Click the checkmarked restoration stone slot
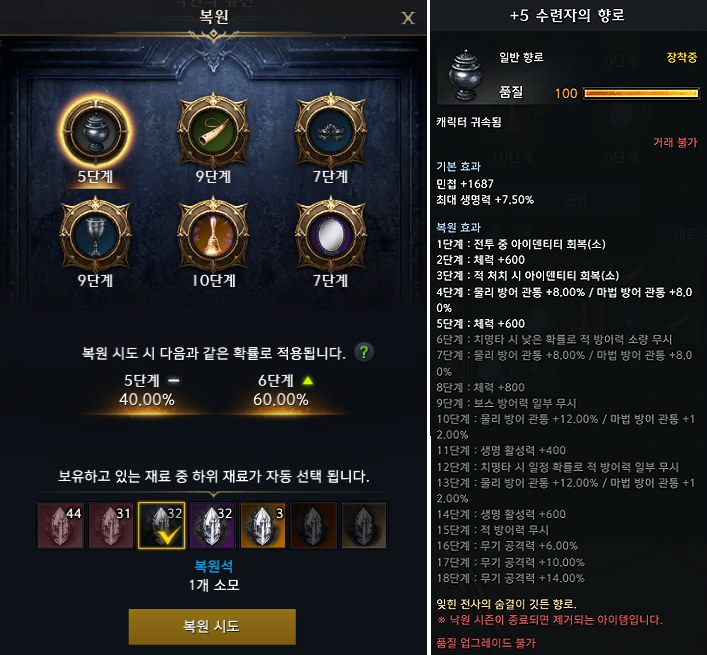 coord(161,526)
